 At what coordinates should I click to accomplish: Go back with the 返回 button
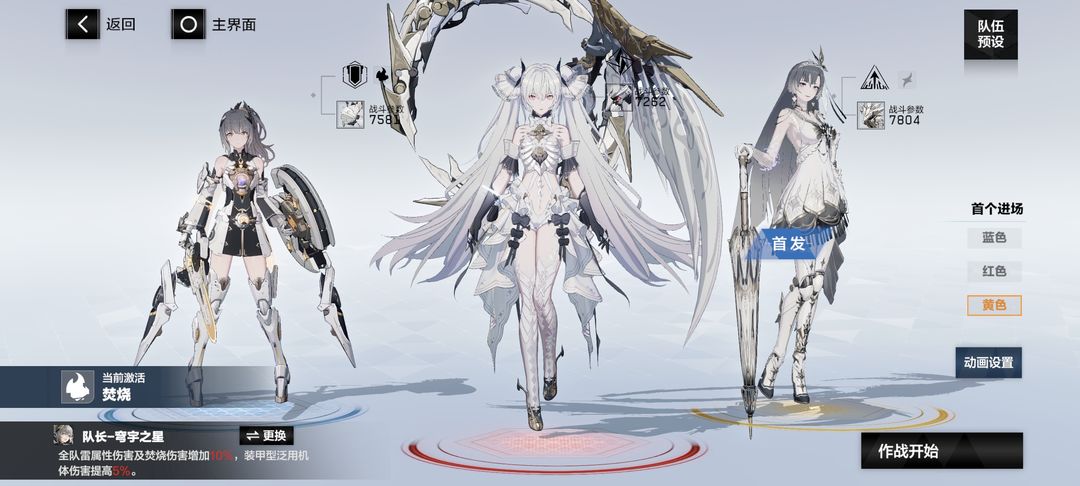point(101,24)
